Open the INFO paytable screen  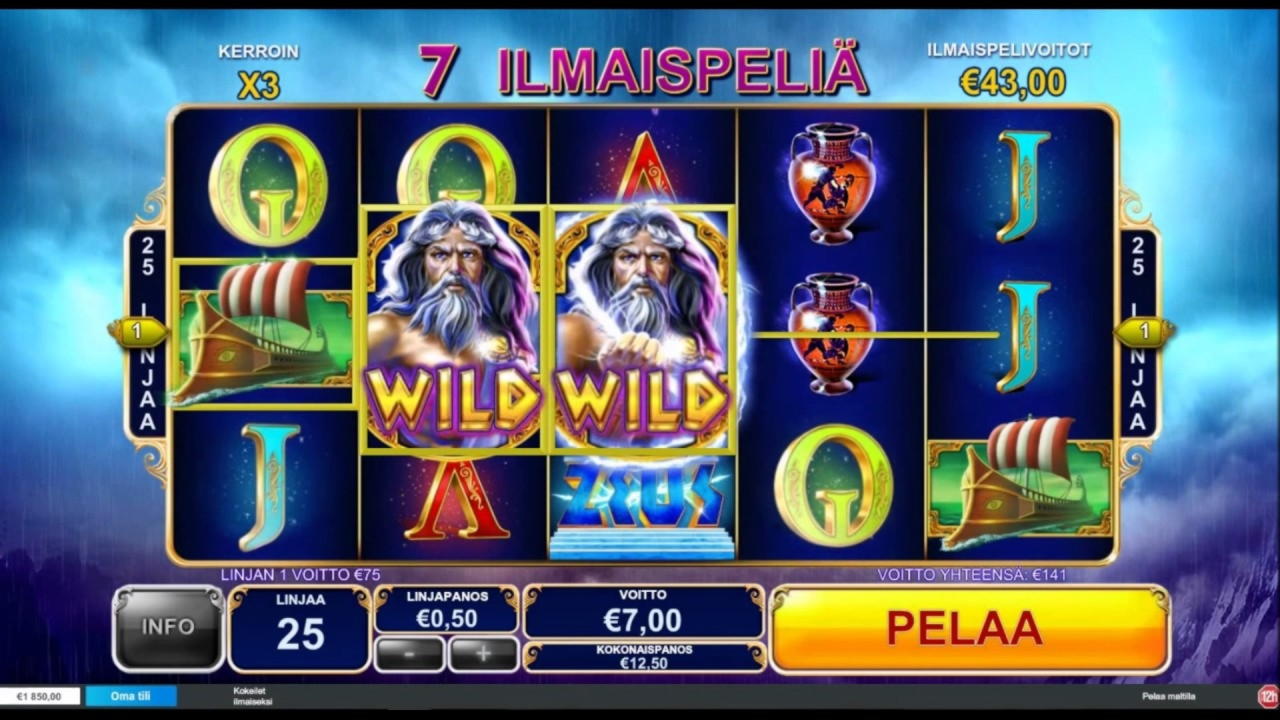(x=166, y=628)
